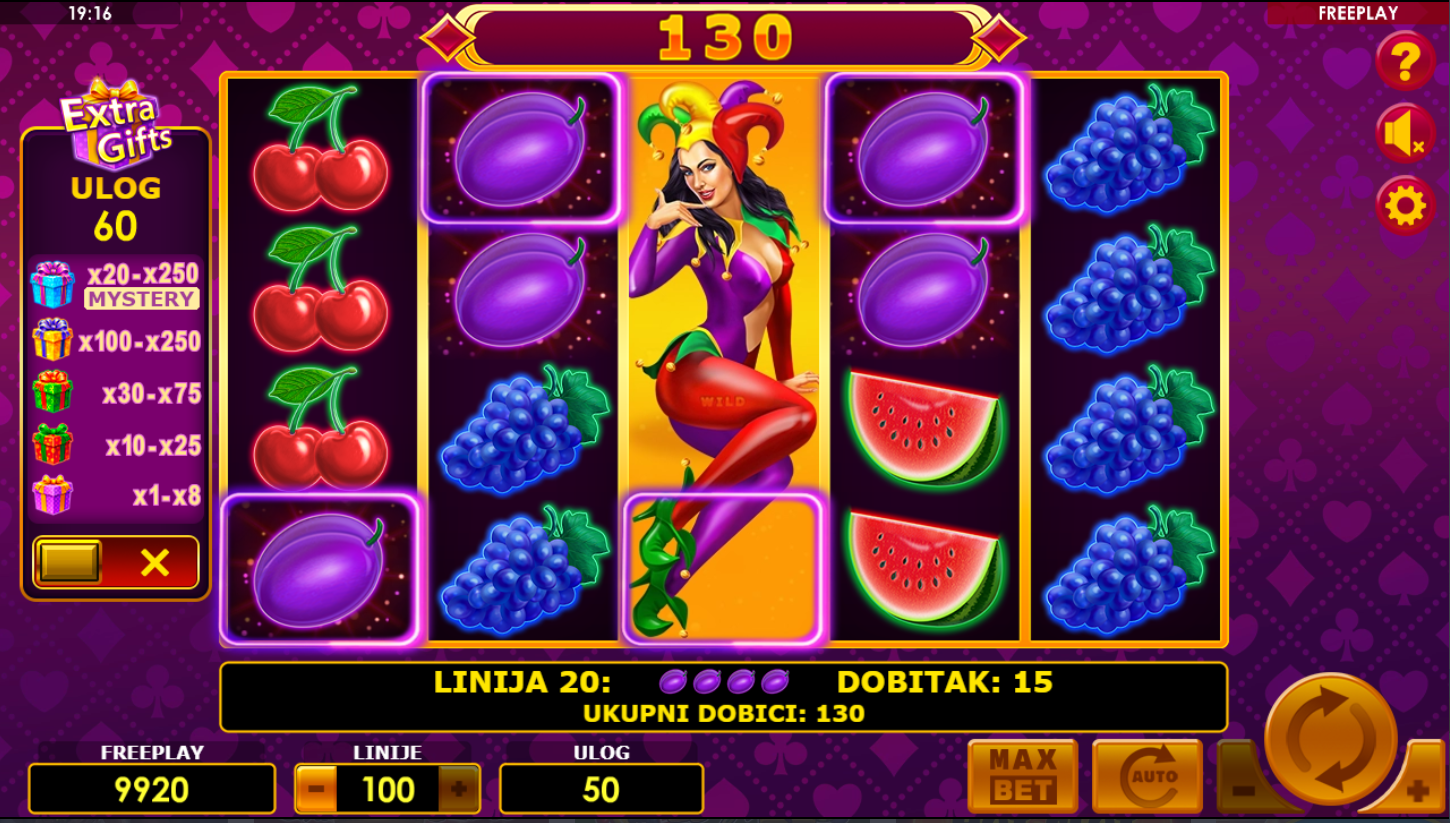Increase the number of lines
This screenshot has height=823, width=1450.
pyautogui.click(x=459, y=789)
